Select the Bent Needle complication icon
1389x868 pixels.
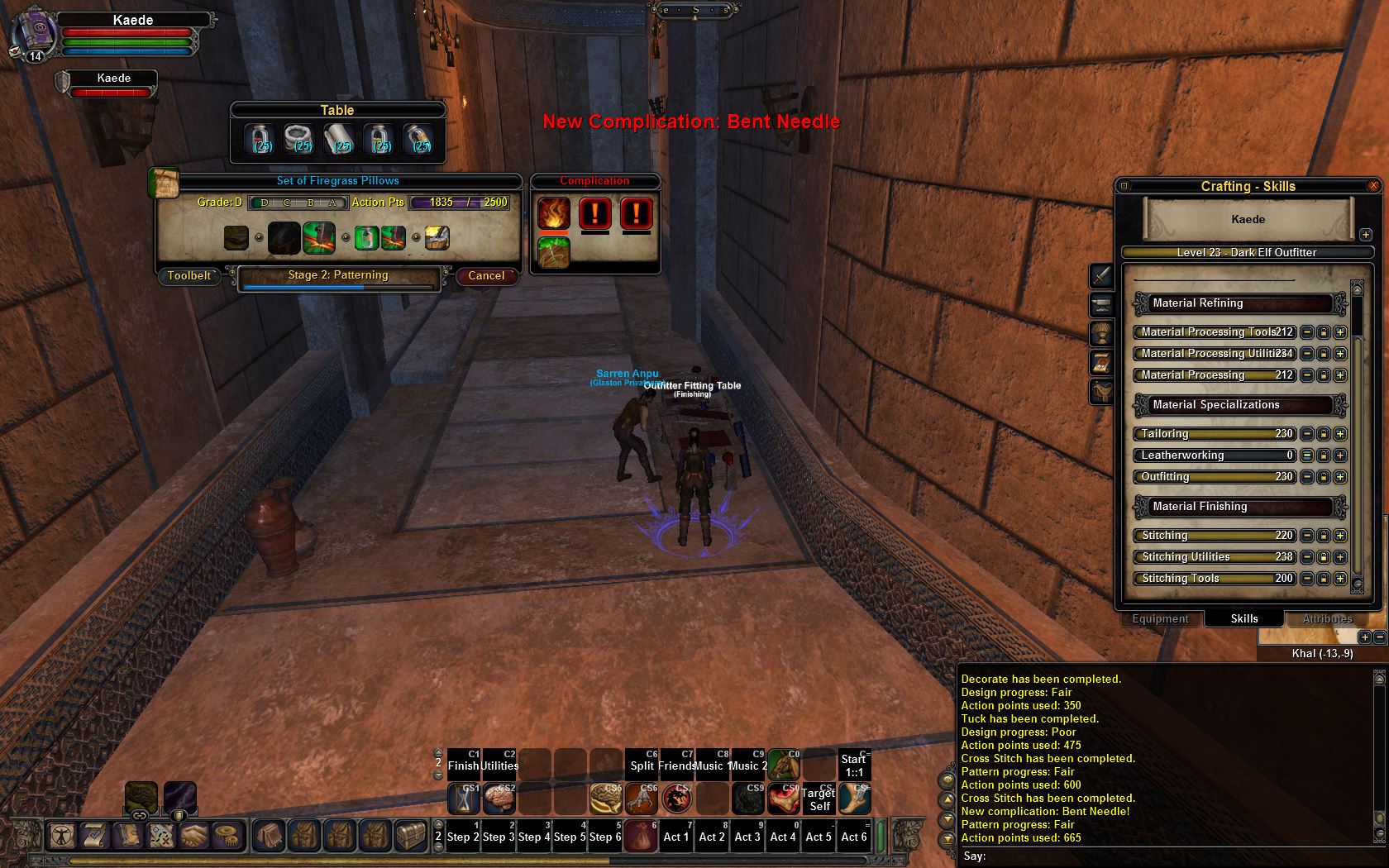(553, 252)
